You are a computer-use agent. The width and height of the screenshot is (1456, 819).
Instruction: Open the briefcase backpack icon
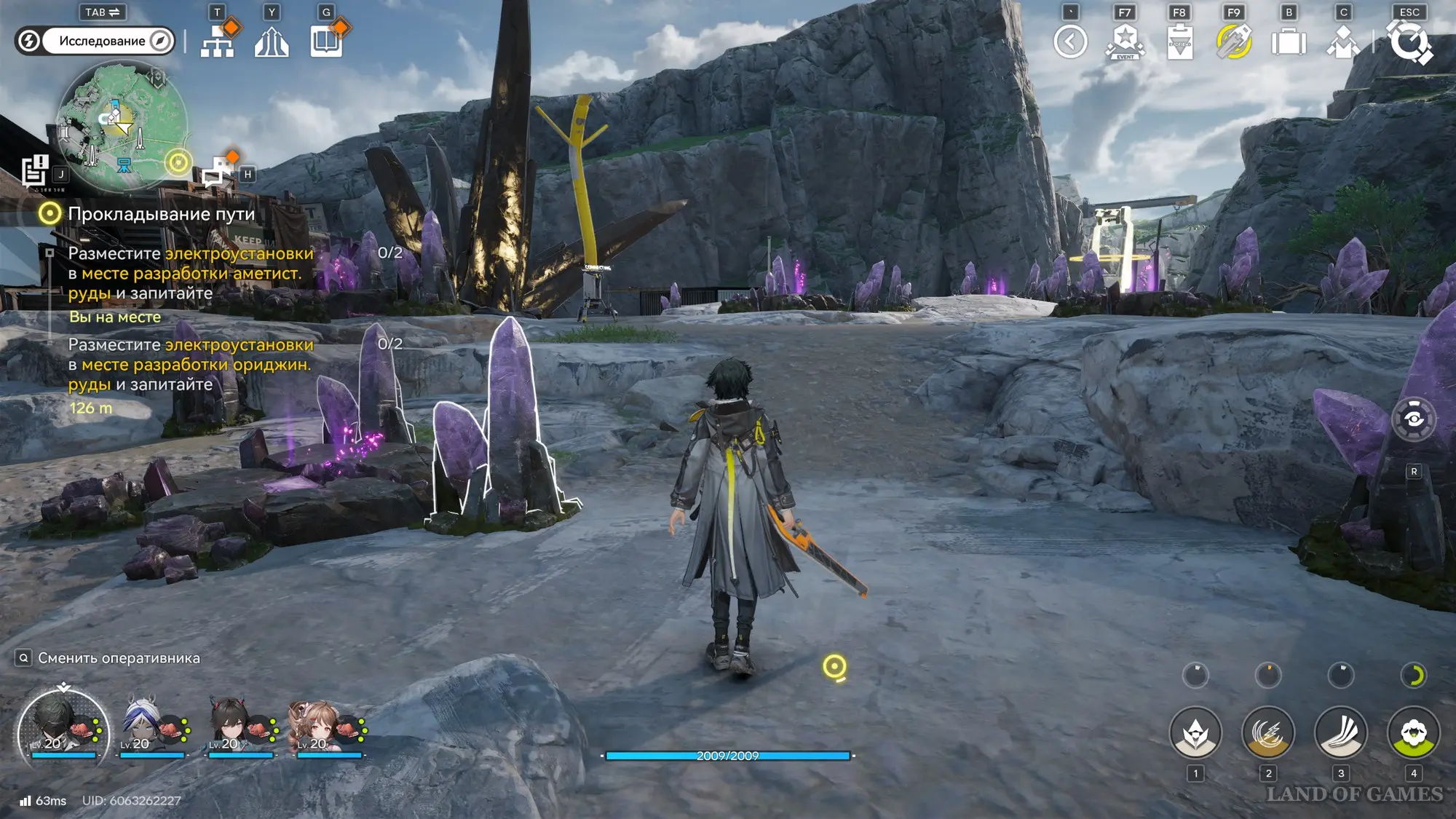coord(1289,41)
